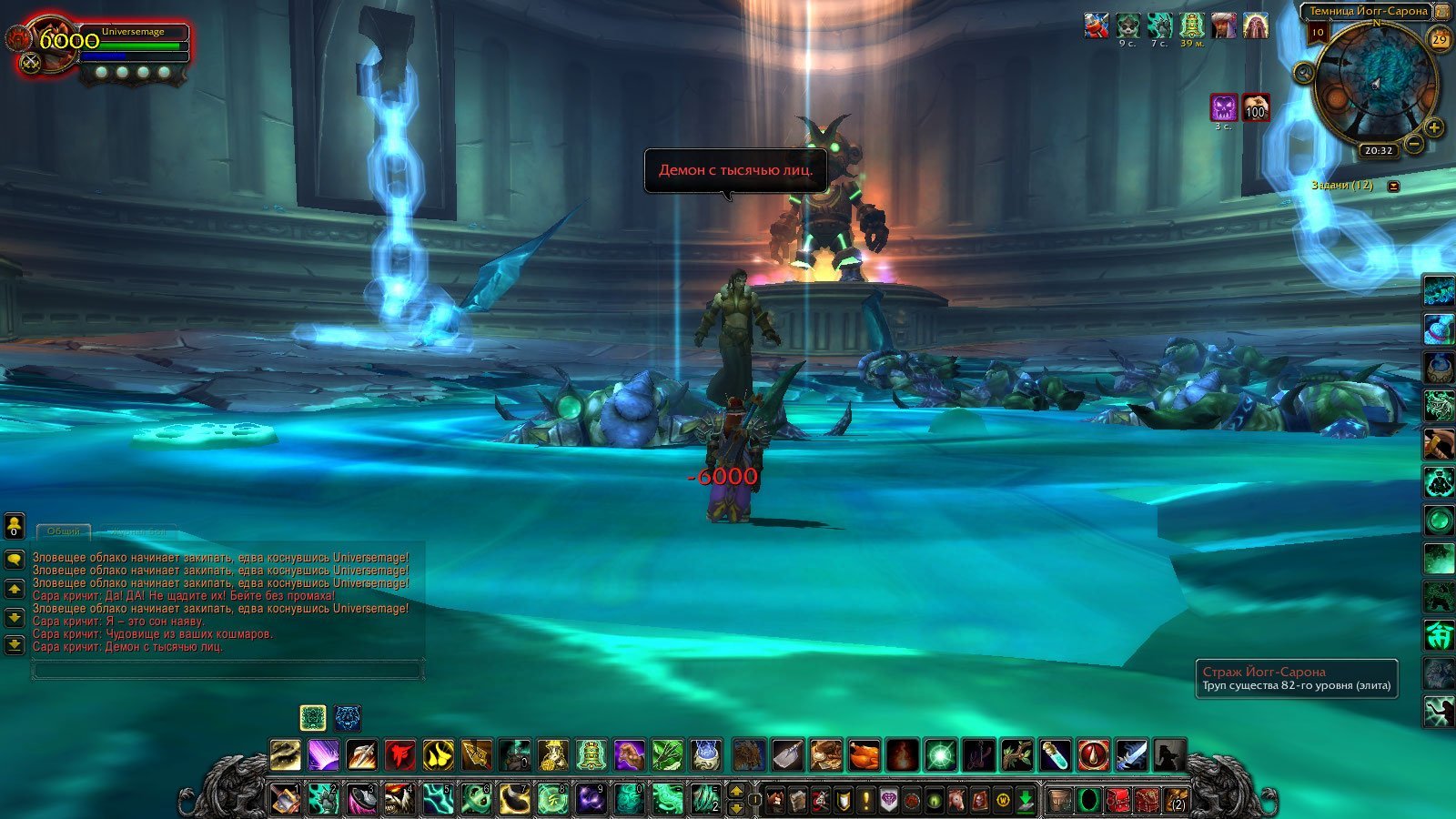The width and height of the screenshot is (1456, 819).
Task: Collapse the Задачи (12) objectives tracker
Action: click(1393, 186)
